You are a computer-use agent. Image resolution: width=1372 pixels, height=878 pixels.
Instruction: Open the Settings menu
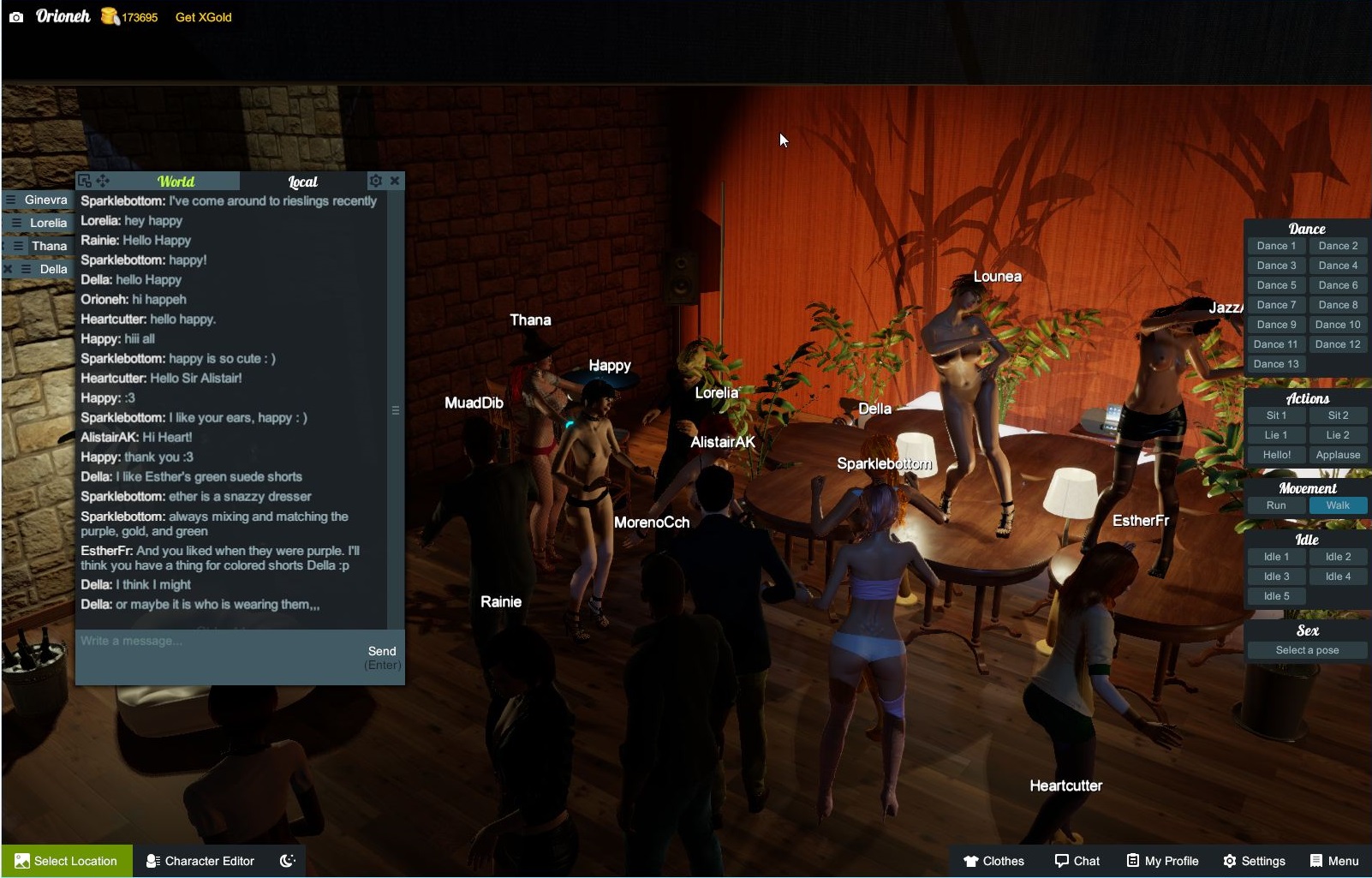coord(1254,861)
